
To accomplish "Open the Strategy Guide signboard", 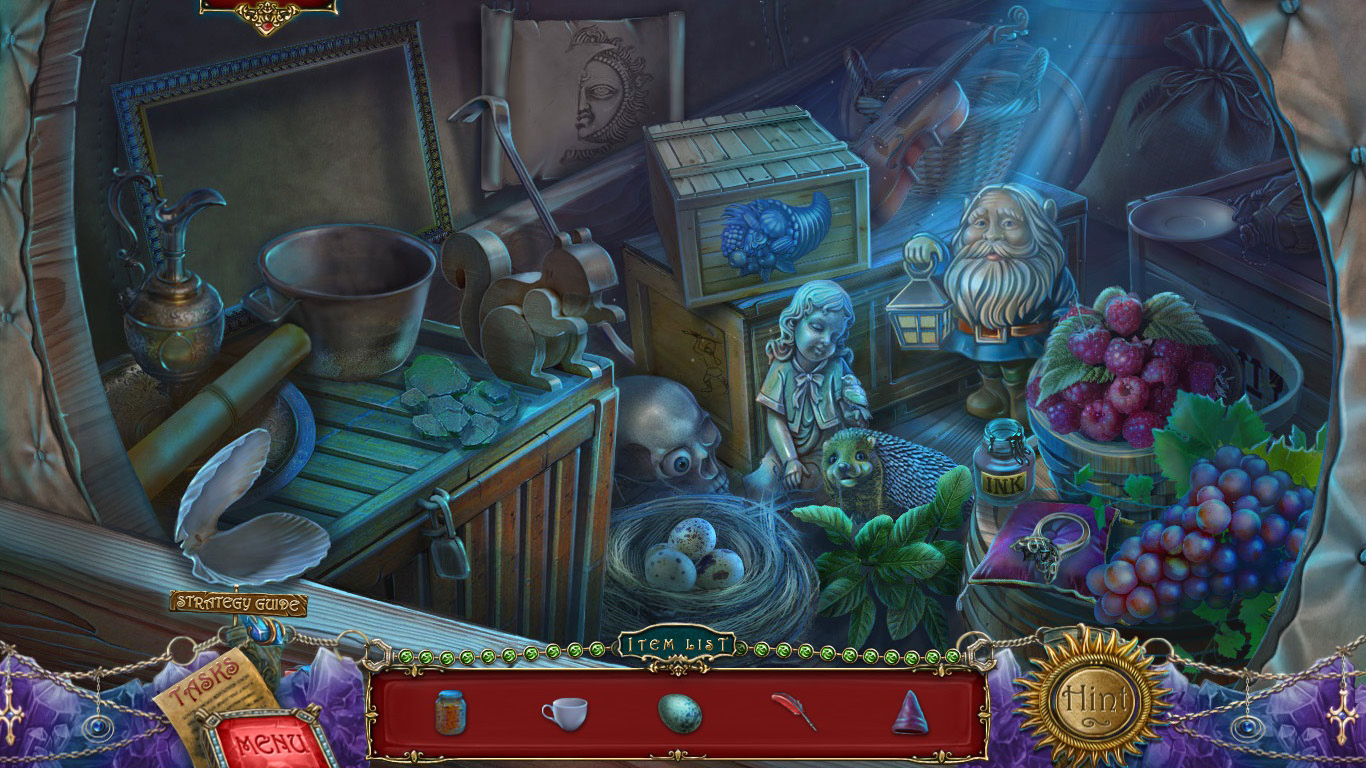I will (240, 604).
